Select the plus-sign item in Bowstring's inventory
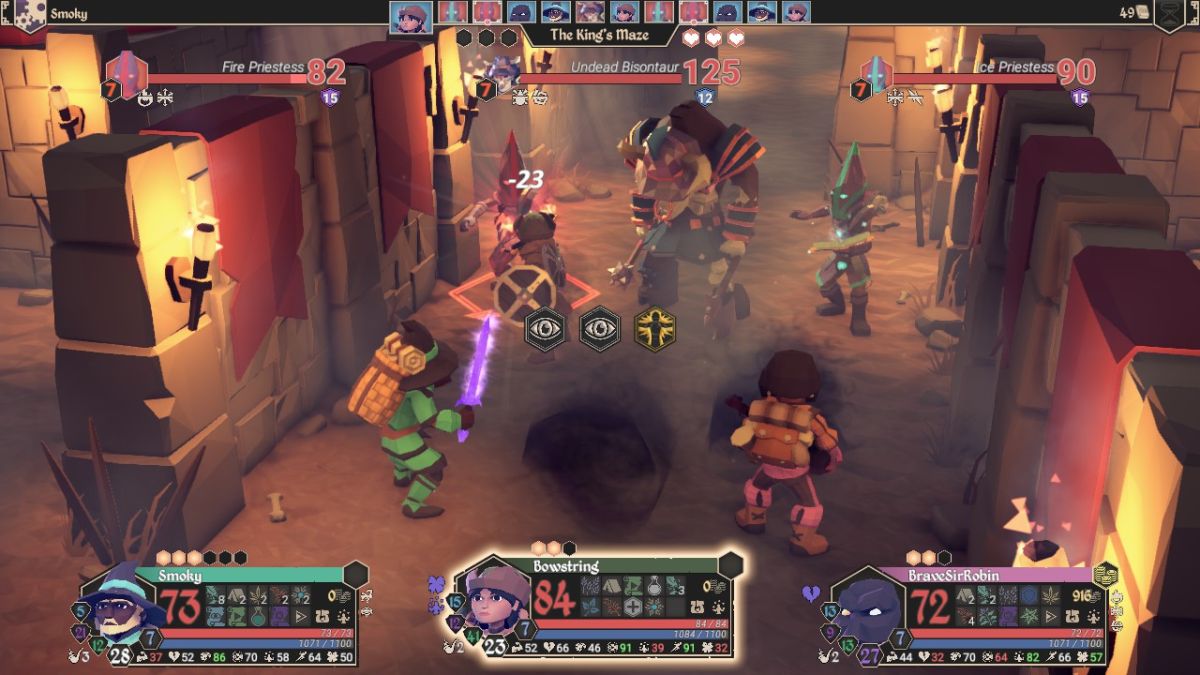This screenshot has height=675, width=1200. tap(631, 607)
